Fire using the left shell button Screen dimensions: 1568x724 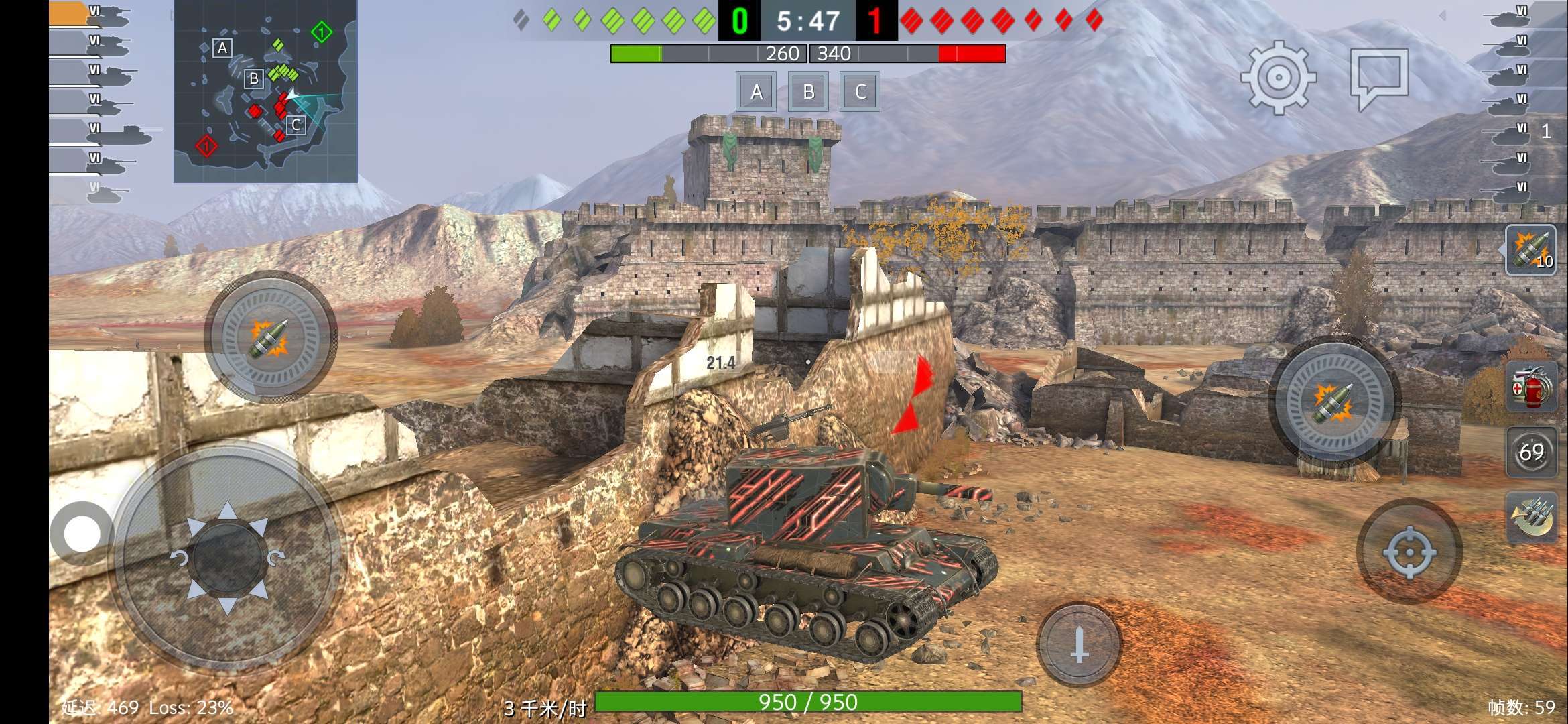click(270, 337)
